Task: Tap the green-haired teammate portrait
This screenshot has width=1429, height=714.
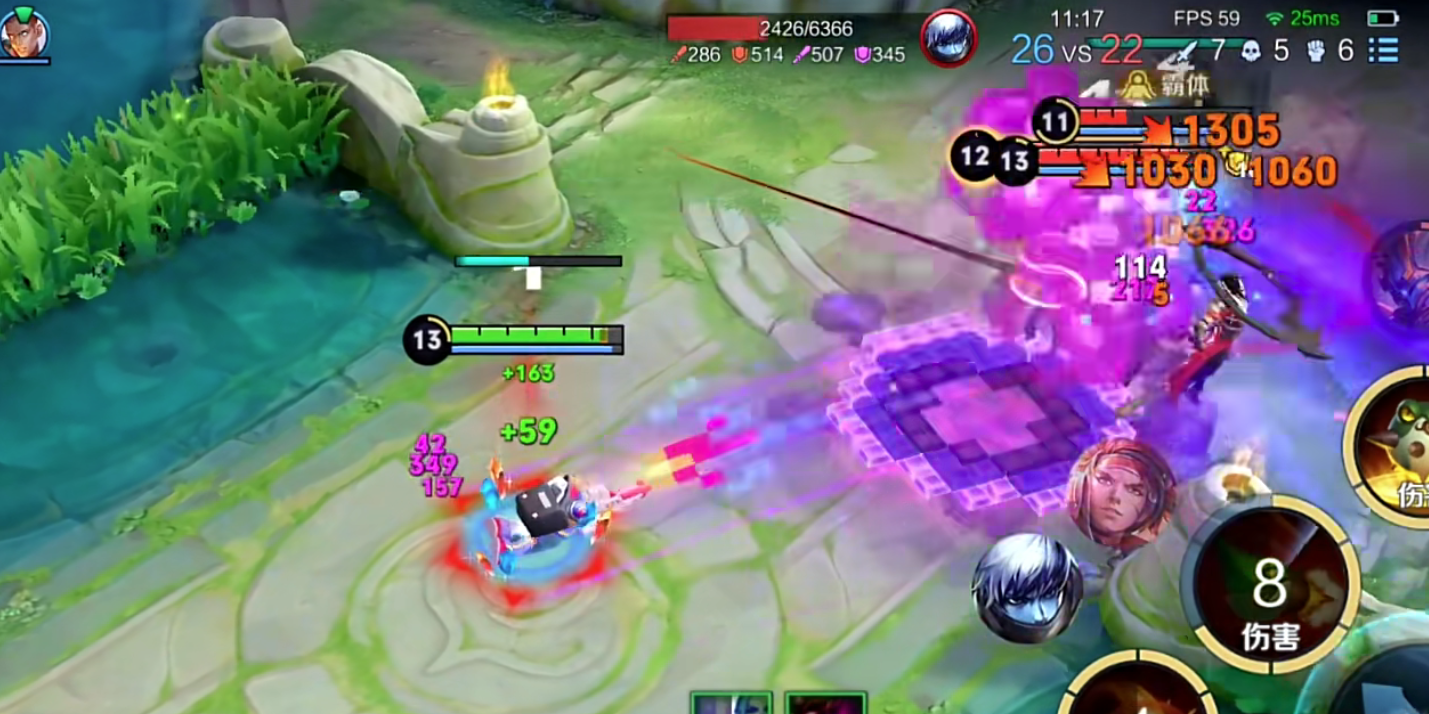Action: tap(23, 36)
